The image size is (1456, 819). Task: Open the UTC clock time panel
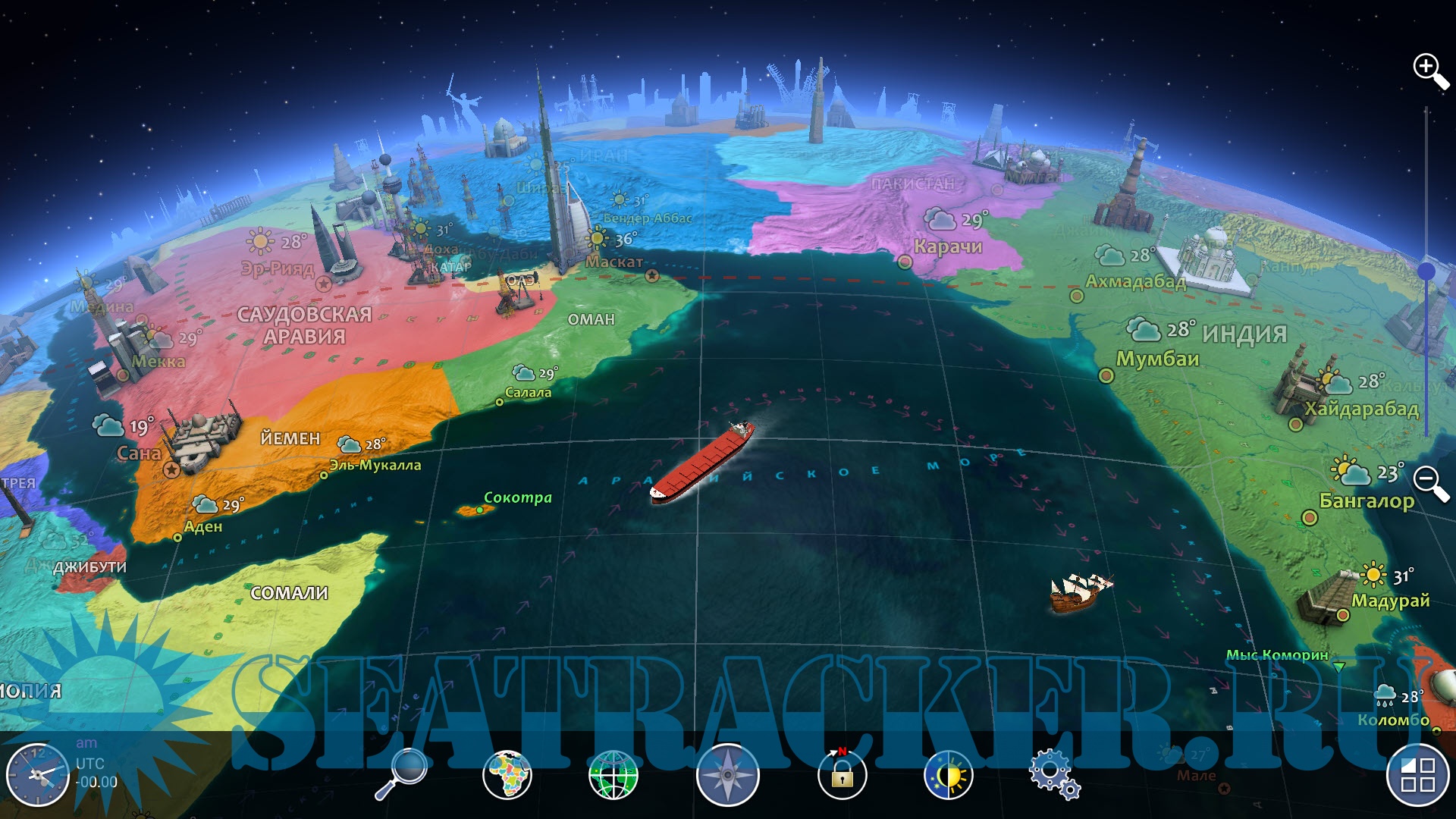[x=36, y=775]
